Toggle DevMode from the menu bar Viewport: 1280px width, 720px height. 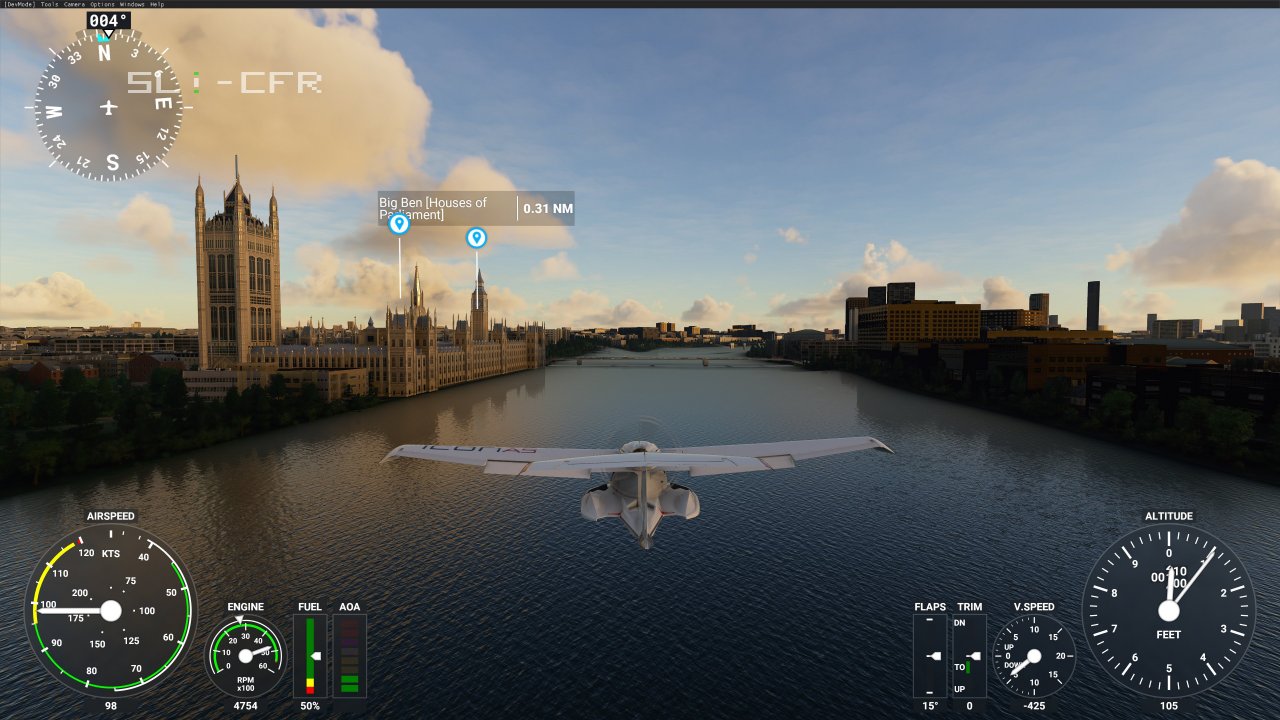[x=20, y=4]
